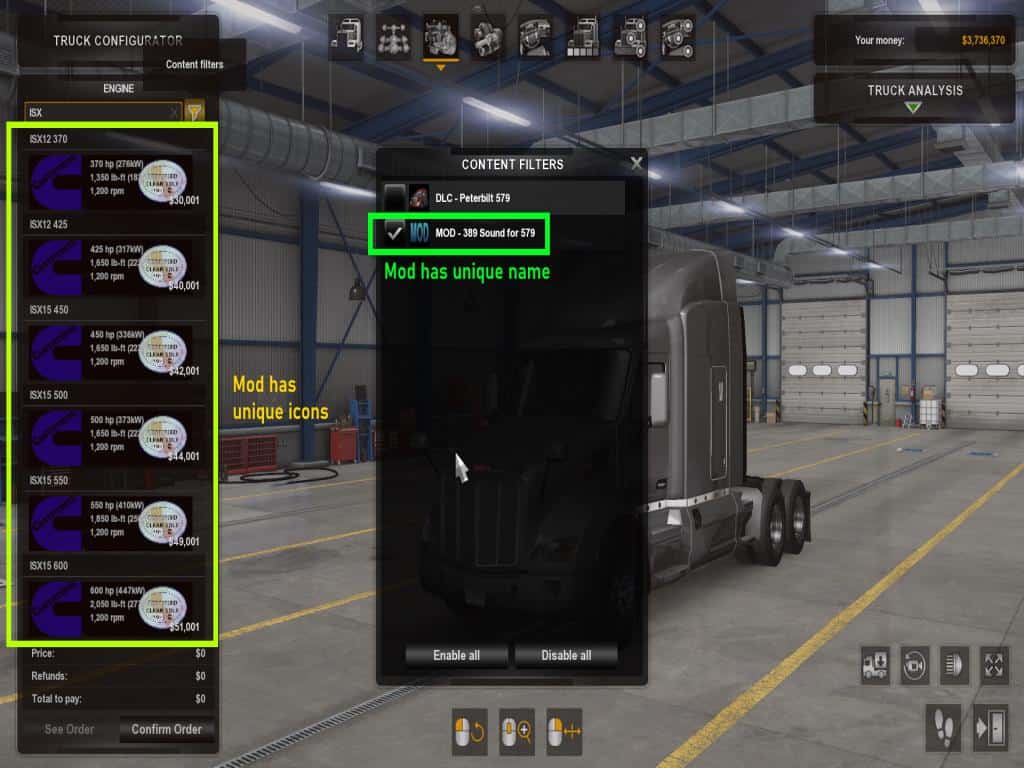The width and height of the screenshot is (1024, 768).
Task: Switch to the chassis configuration tab
Action: click(392, 38)
